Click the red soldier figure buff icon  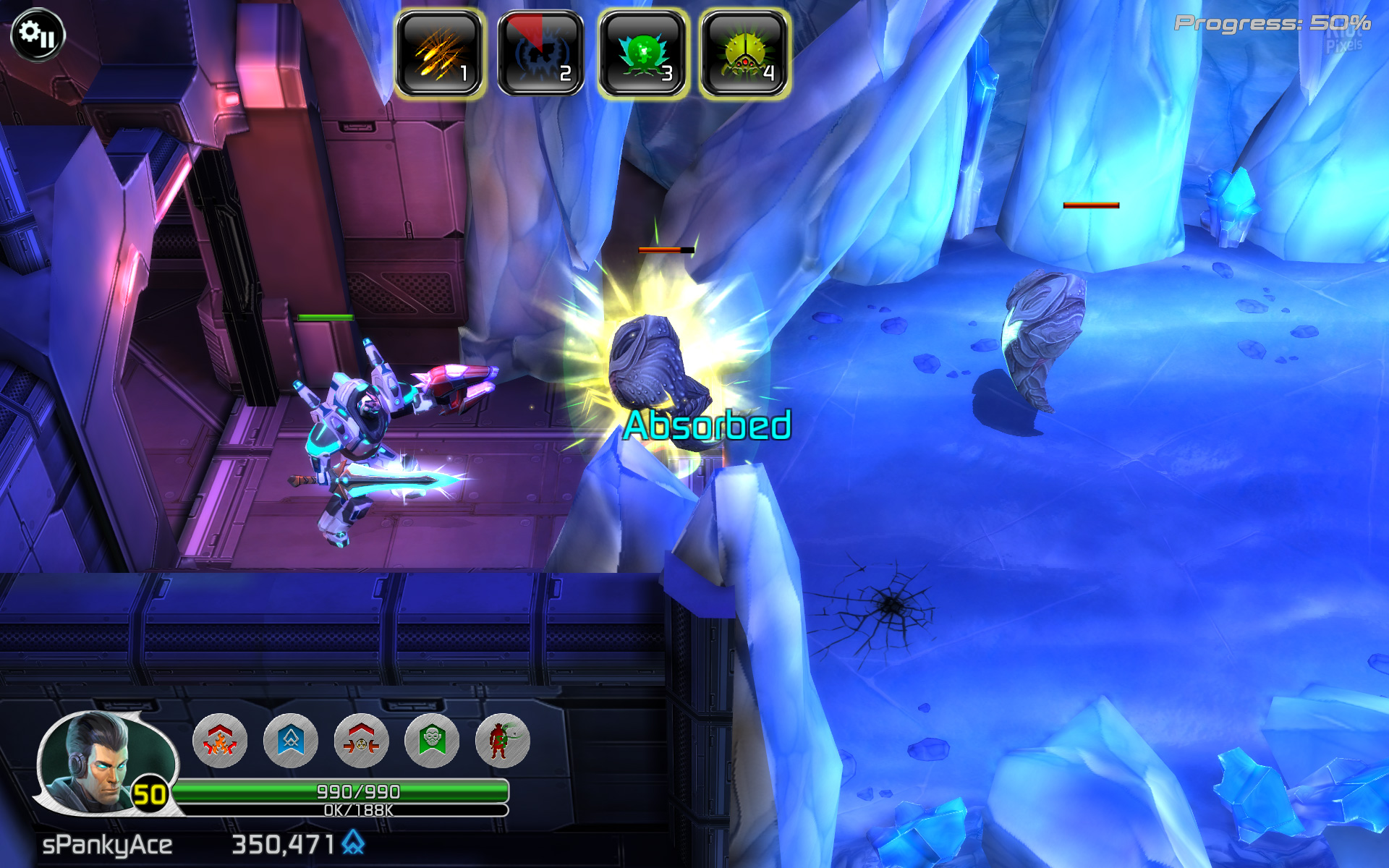502,740
